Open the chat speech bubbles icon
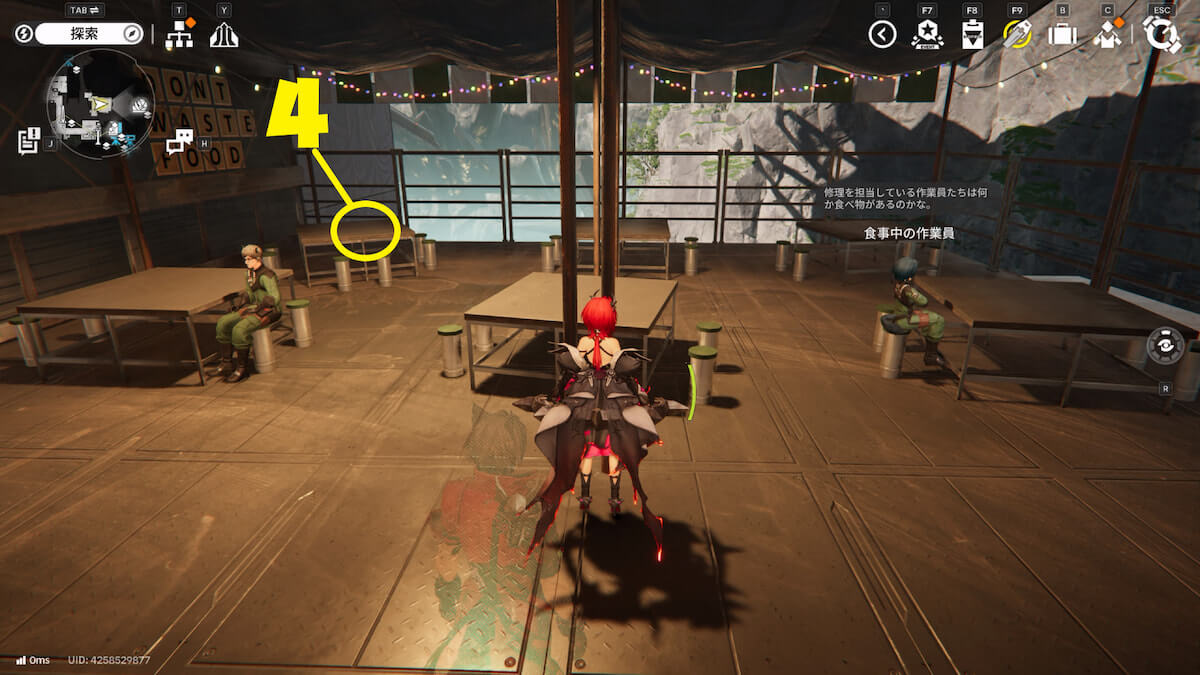1200x675 pixels. (x=180, y=141)
